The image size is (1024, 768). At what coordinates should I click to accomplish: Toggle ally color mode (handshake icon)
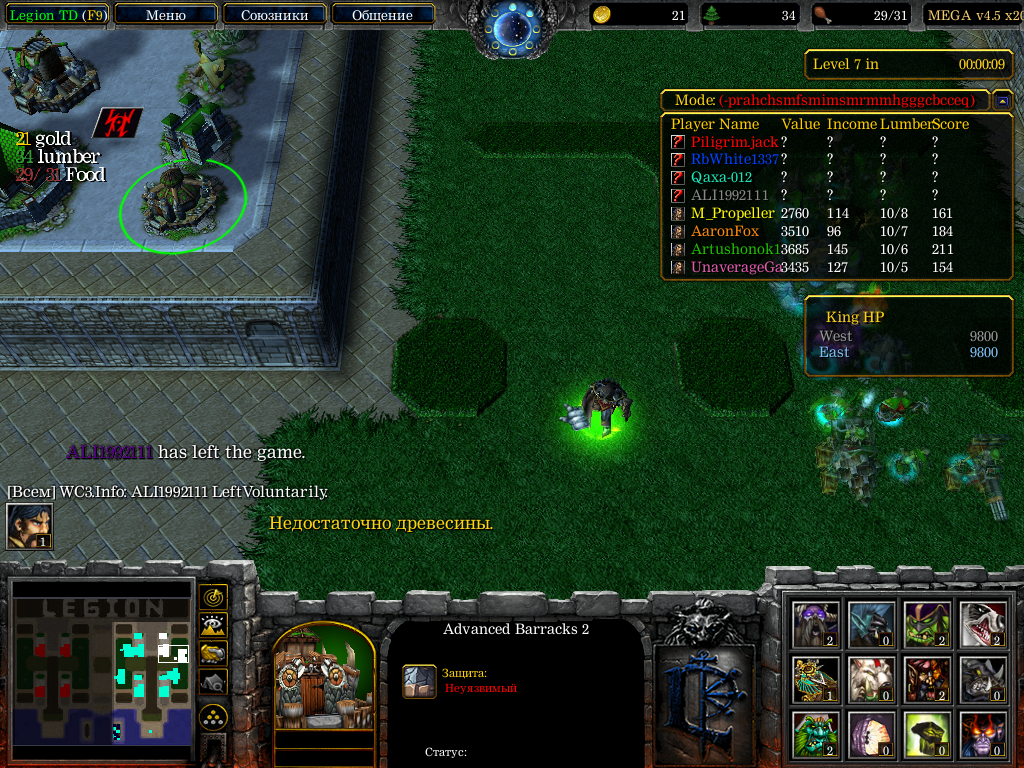click(x=214, y=653)
